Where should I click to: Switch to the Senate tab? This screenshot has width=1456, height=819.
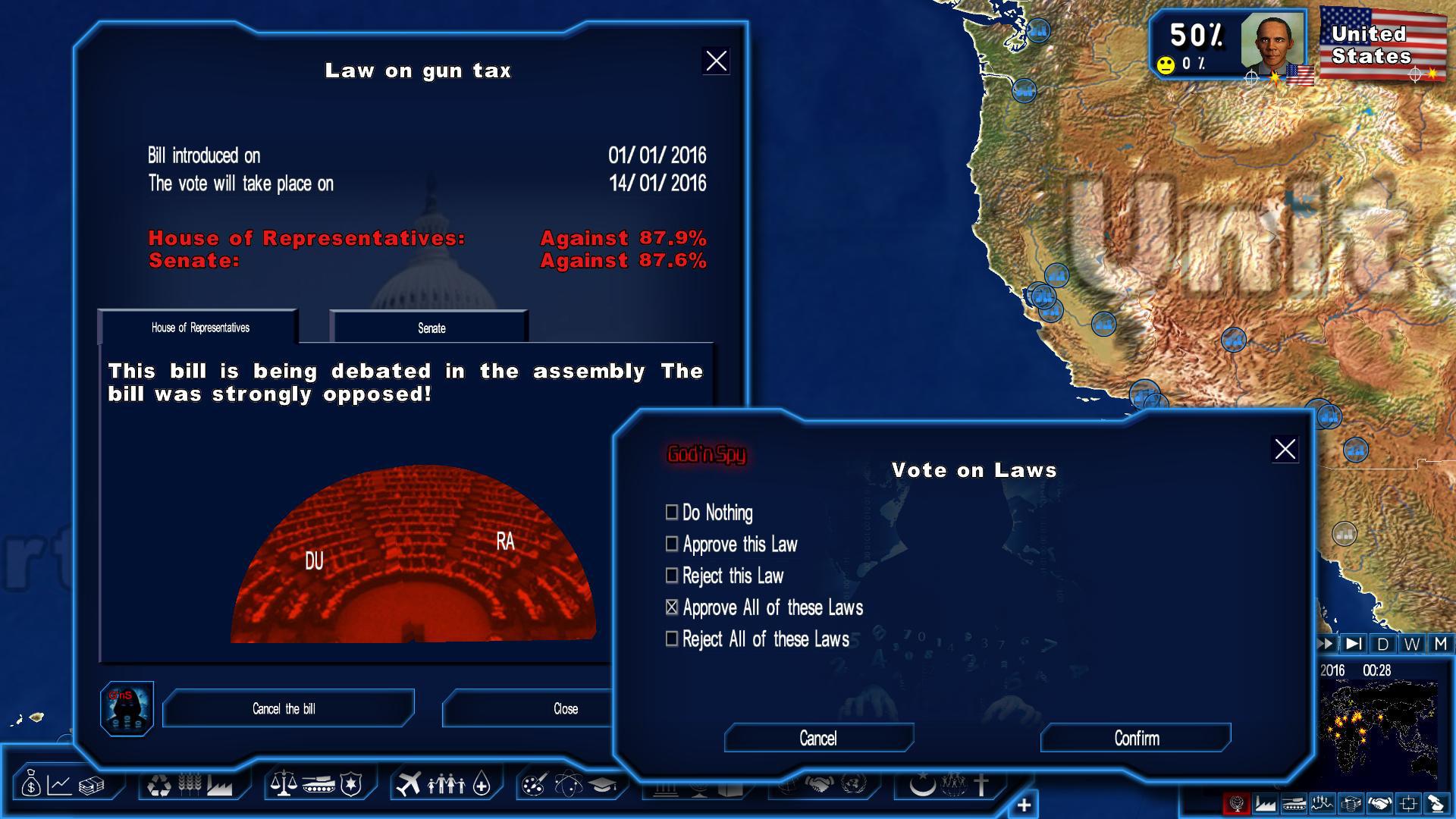(x=429, y=328)
